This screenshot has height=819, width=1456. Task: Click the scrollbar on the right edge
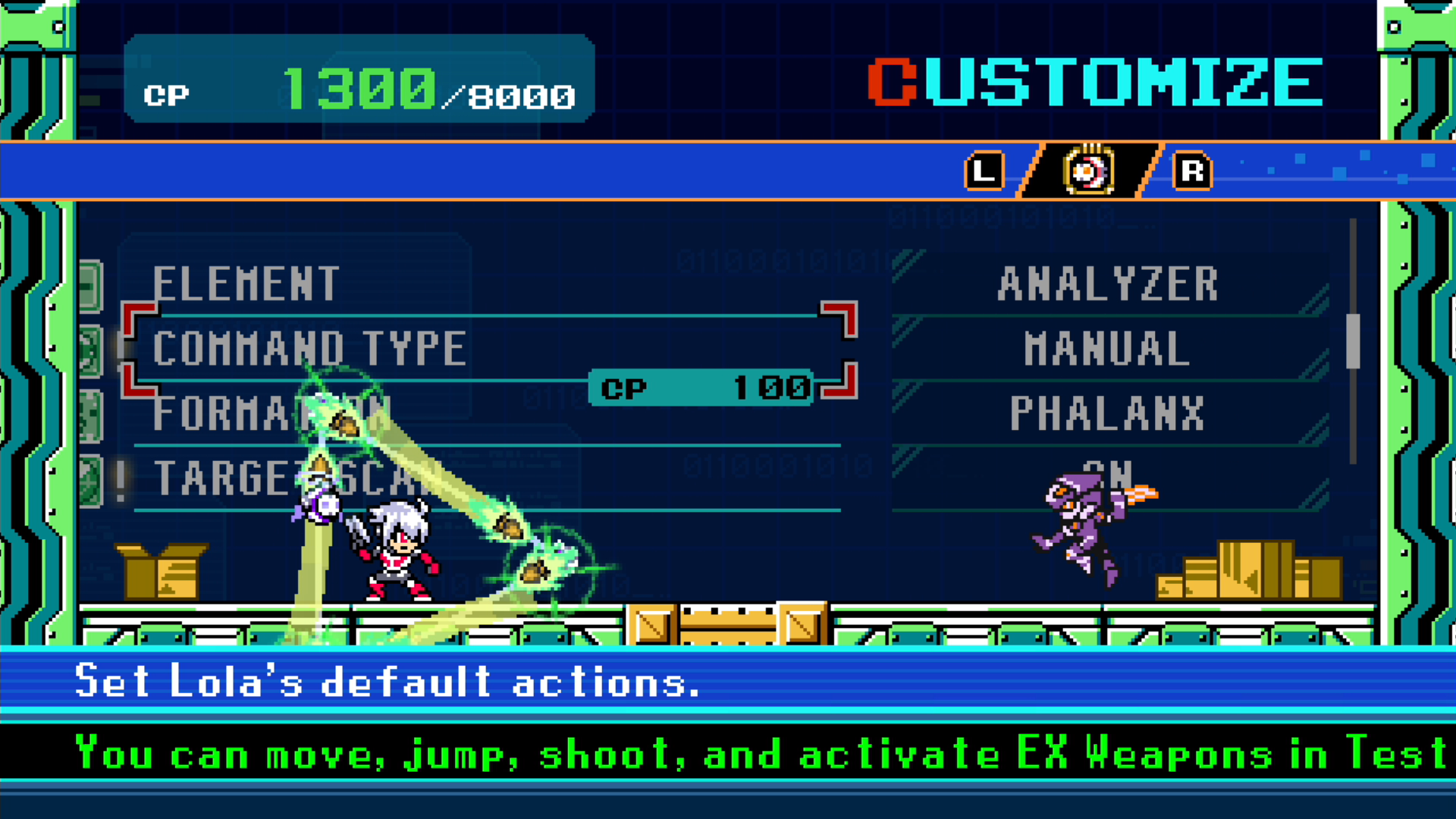click(x=1357, y=341)
